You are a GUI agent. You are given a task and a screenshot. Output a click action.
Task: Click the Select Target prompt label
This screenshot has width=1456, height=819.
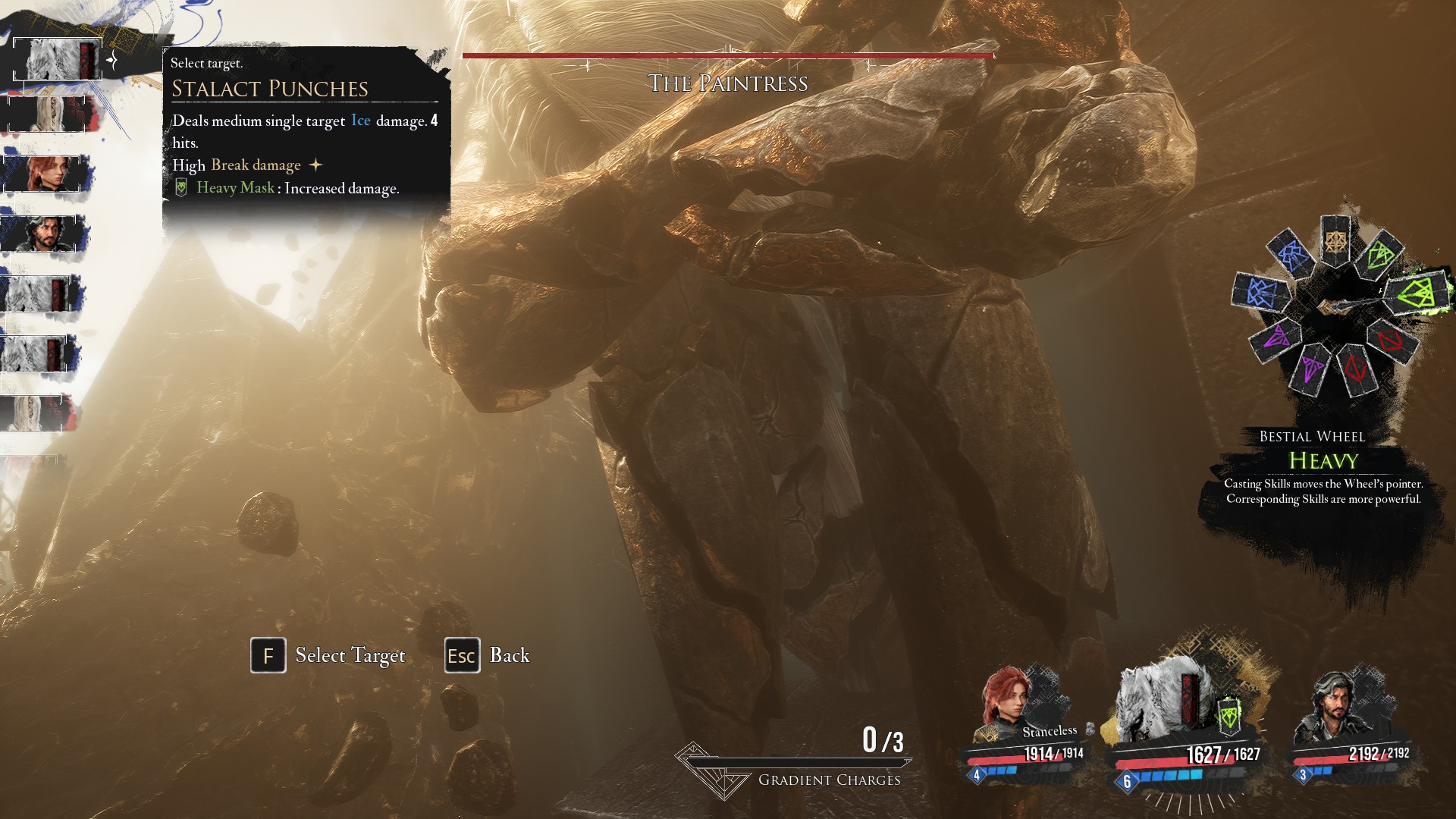[350, 655]
